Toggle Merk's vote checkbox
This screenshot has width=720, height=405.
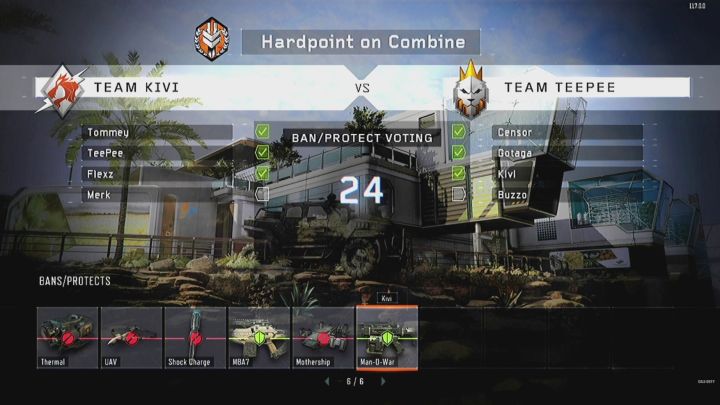pyautogui.click(x=262, y=194)
